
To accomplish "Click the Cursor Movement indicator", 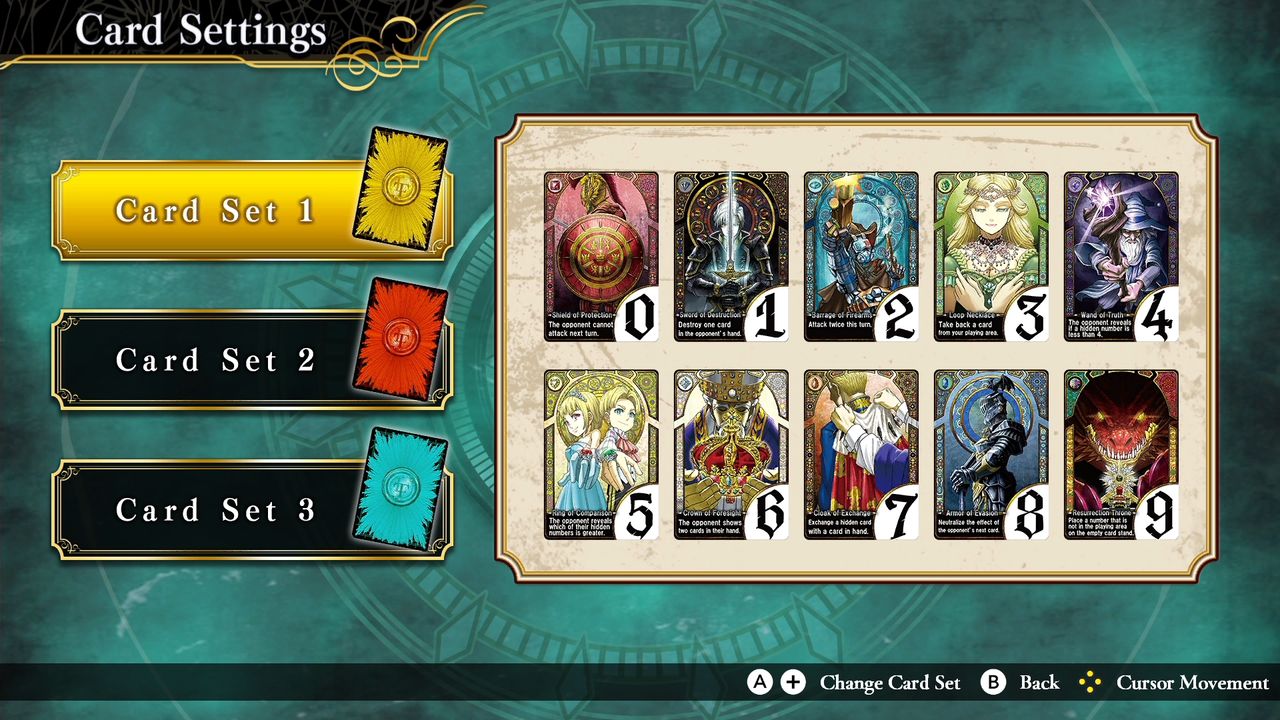I will pos(1090,683).
